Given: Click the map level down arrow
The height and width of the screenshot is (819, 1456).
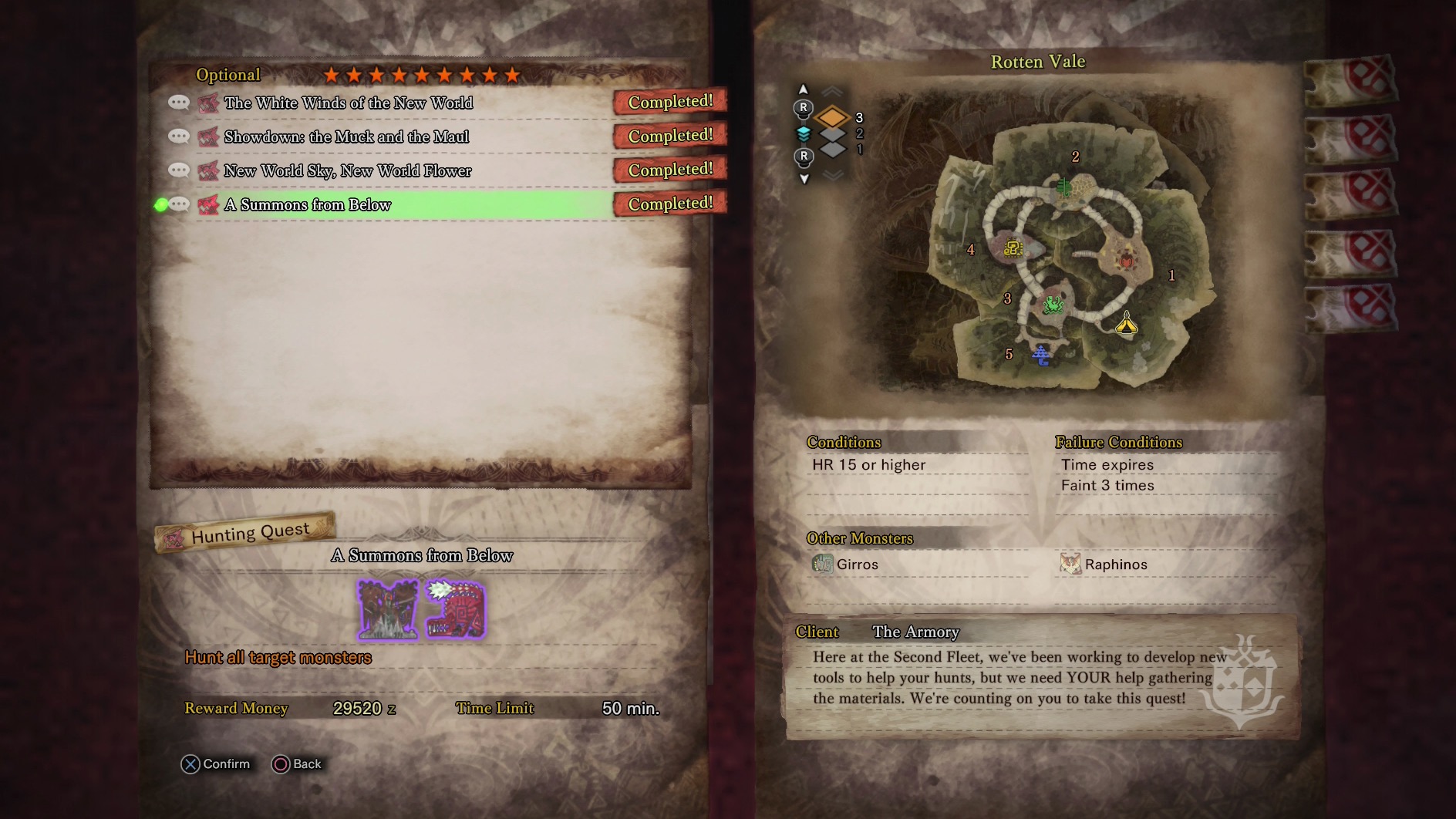Looking at the screenshot, I should (x=804, y=179).
